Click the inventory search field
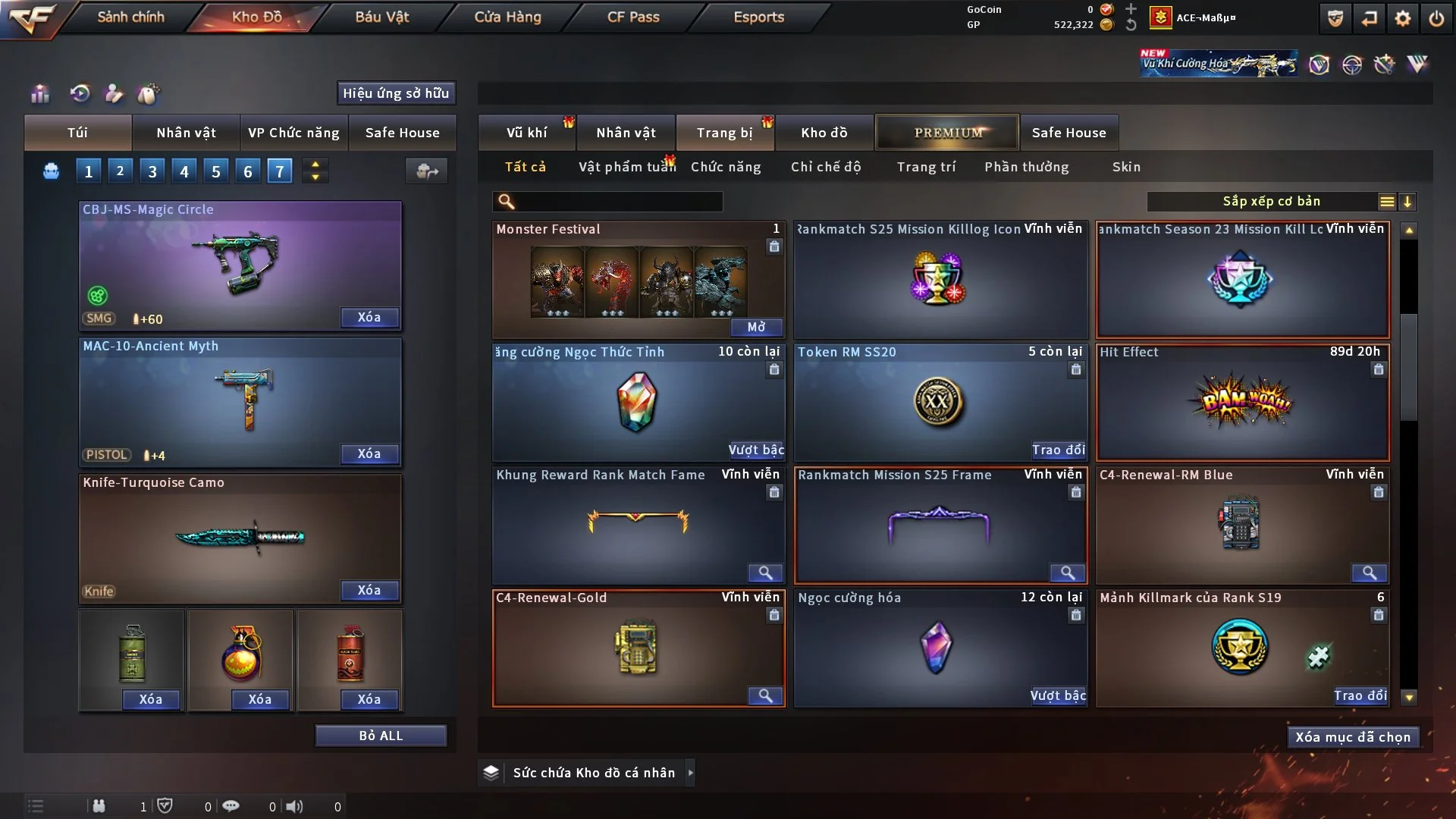This screenshot has width=1456, height=819. 618,202
